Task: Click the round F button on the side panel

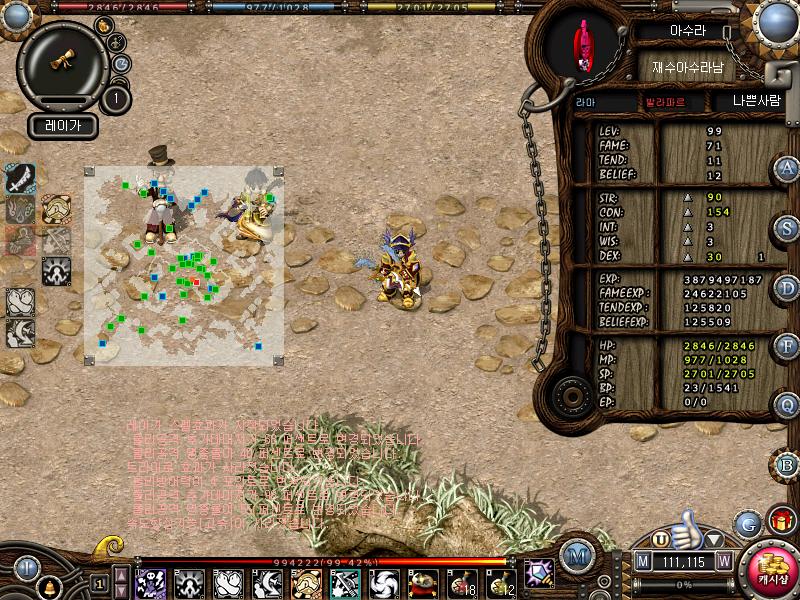Action: point(788,346)
